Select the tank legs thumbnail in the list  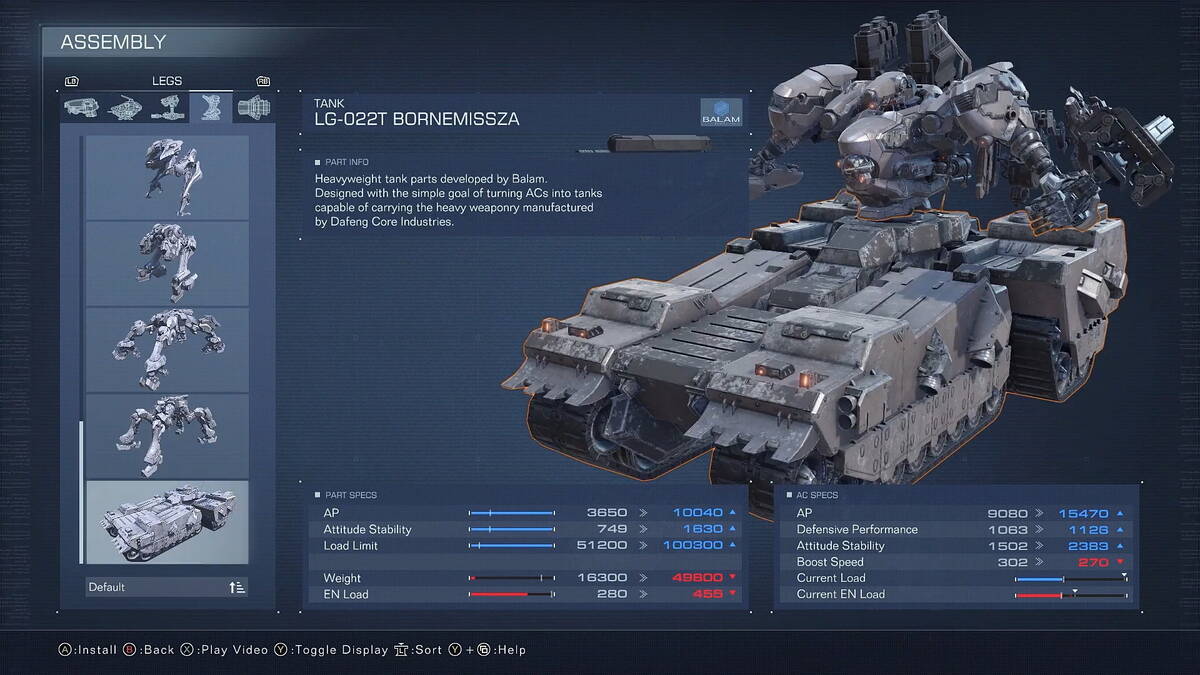click(166, 521)
